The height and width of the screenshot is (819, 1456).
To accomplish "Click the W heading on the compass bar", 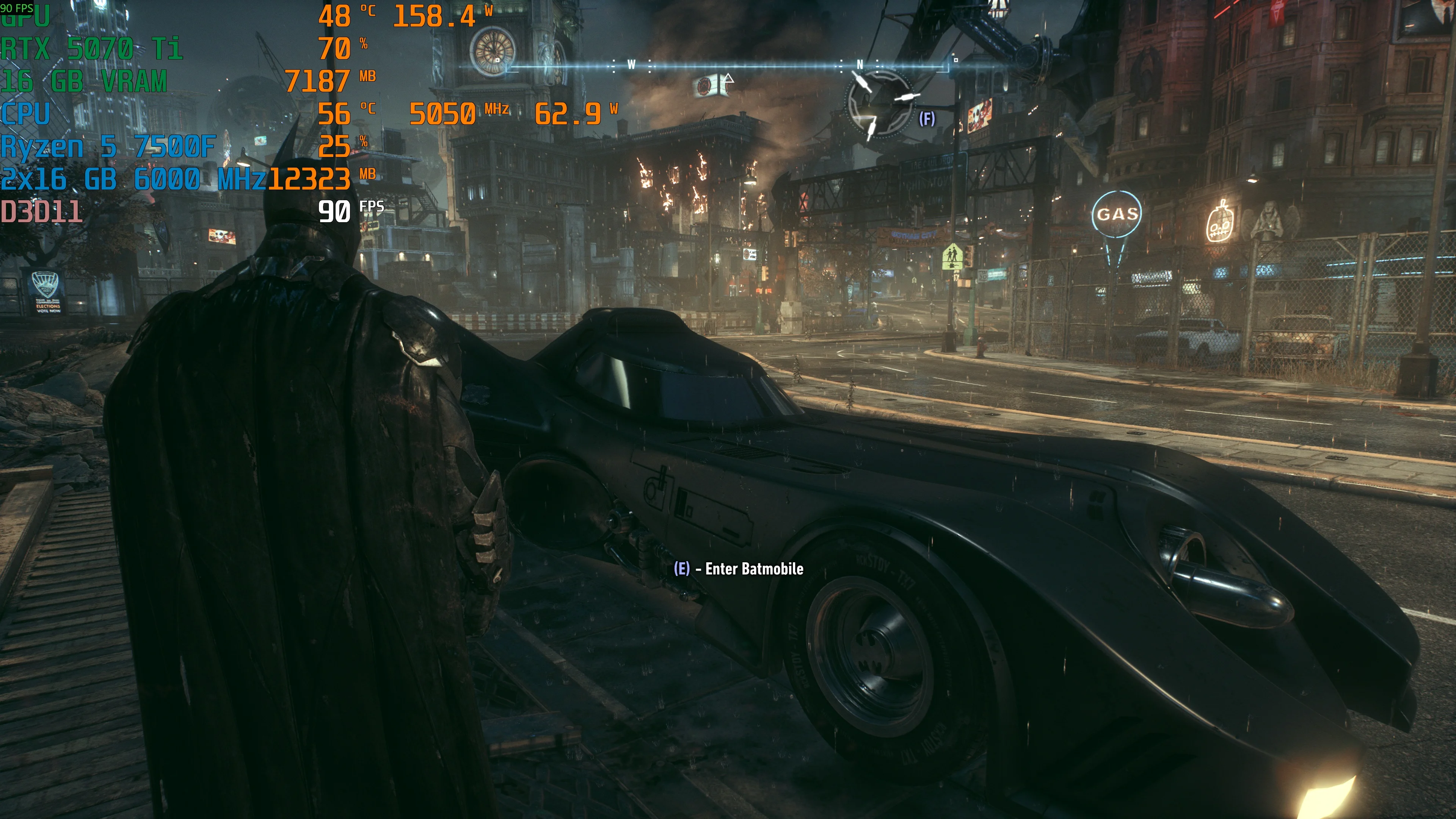I will click(x=631, y=64).
